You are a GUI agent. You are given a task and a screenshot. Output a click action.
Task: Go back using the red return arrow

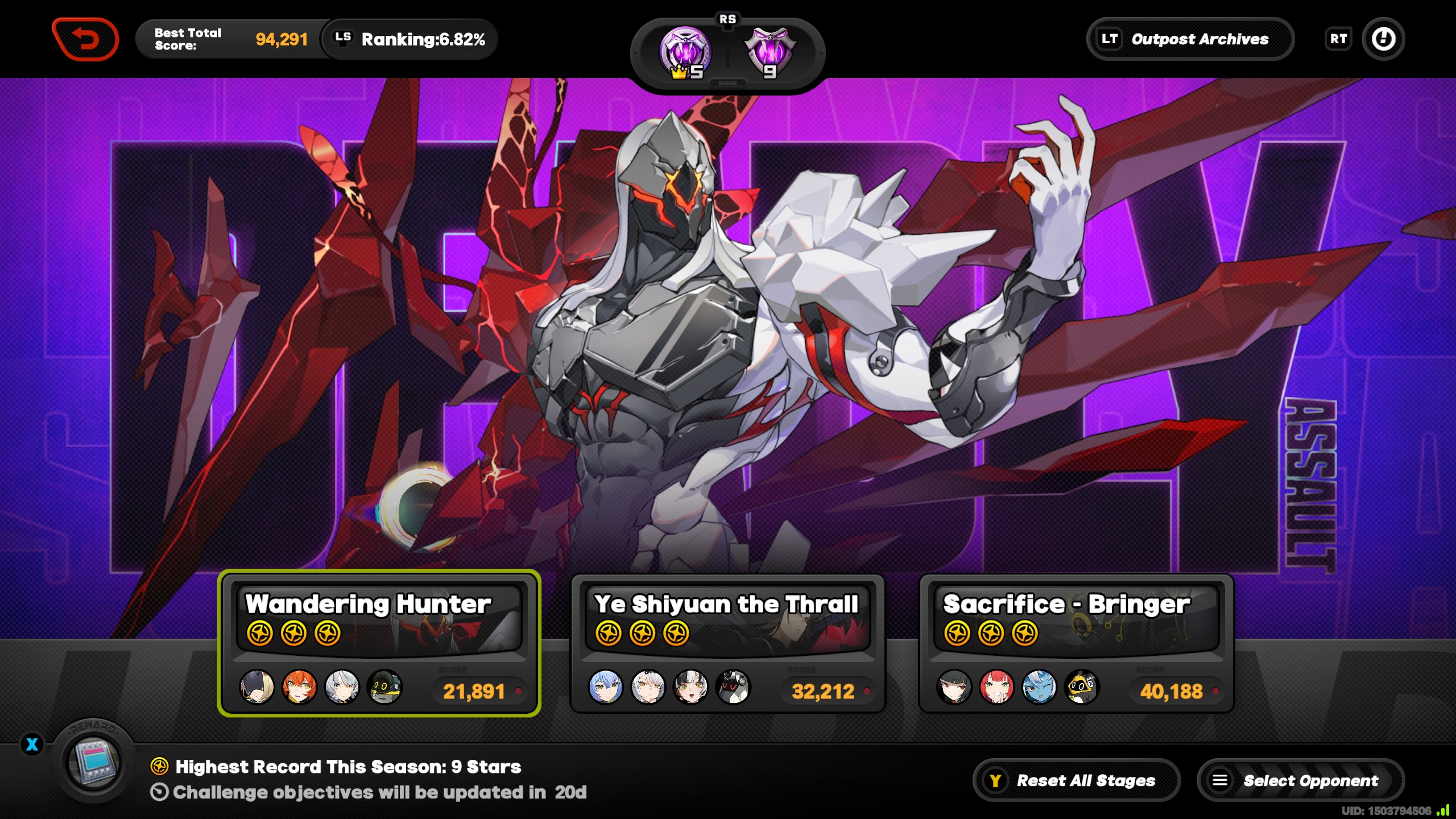[x=85, y=39]
